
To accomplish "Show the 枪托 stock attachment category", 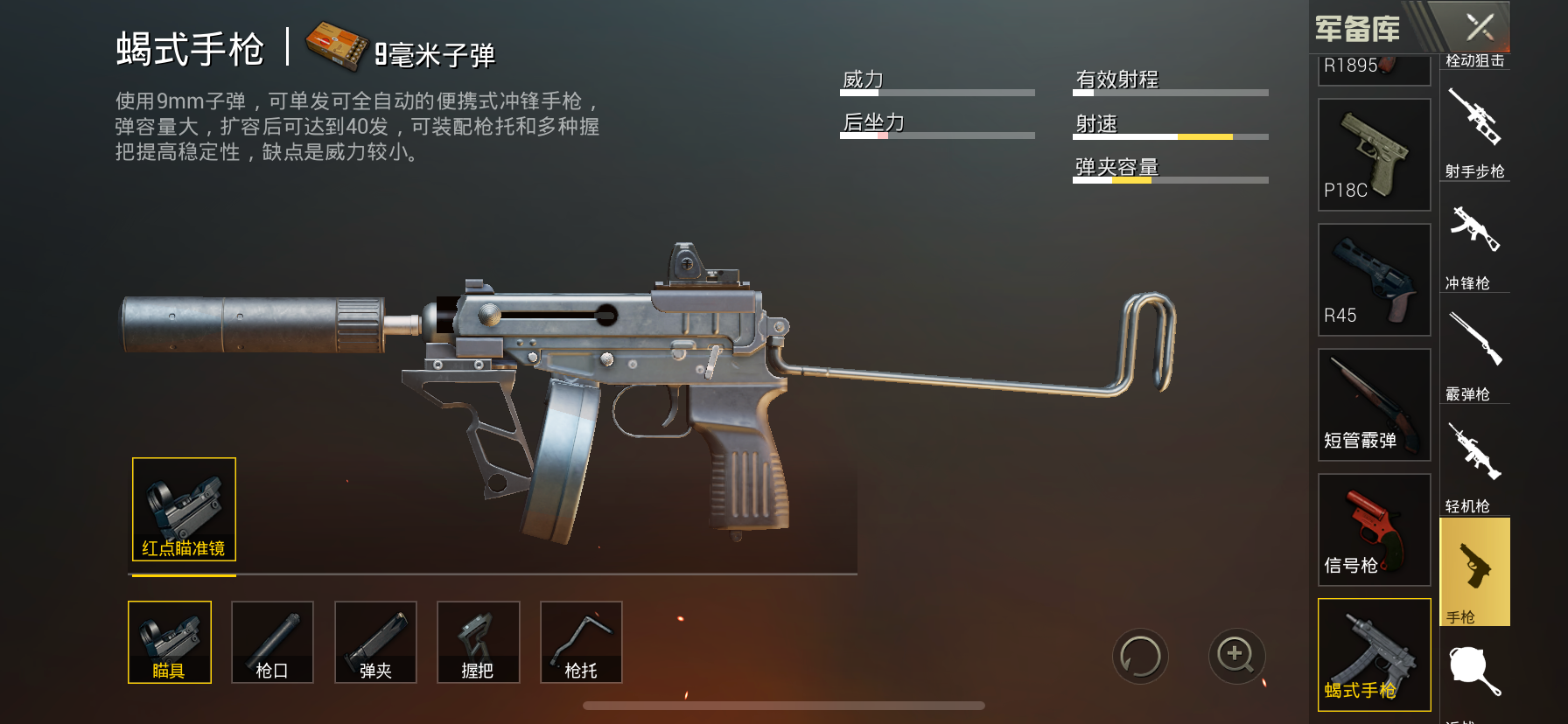I will pyautogui.click(x=581, y=642).
